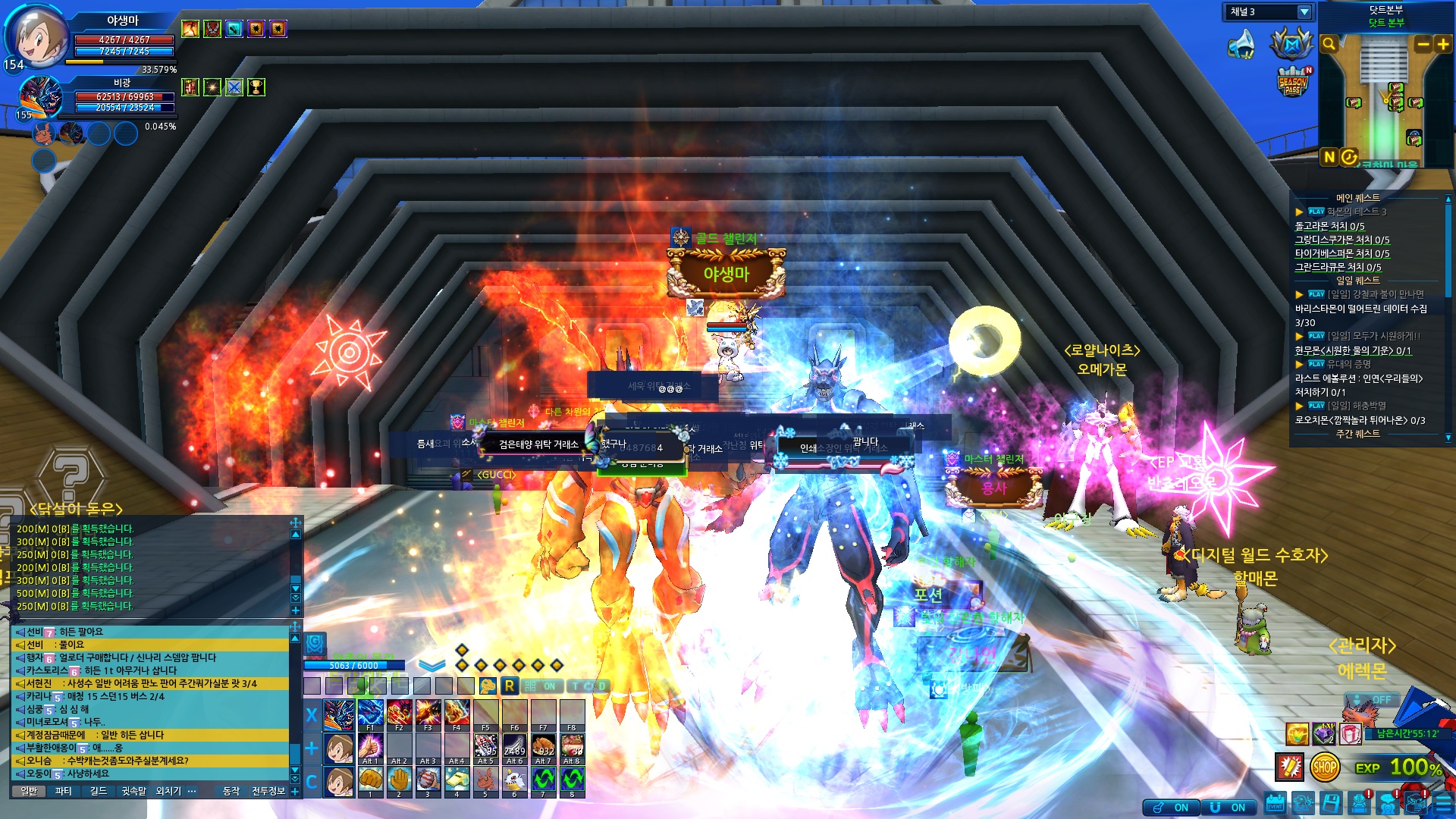Open the 전투정보 battle info tab

tap(268, 791)
